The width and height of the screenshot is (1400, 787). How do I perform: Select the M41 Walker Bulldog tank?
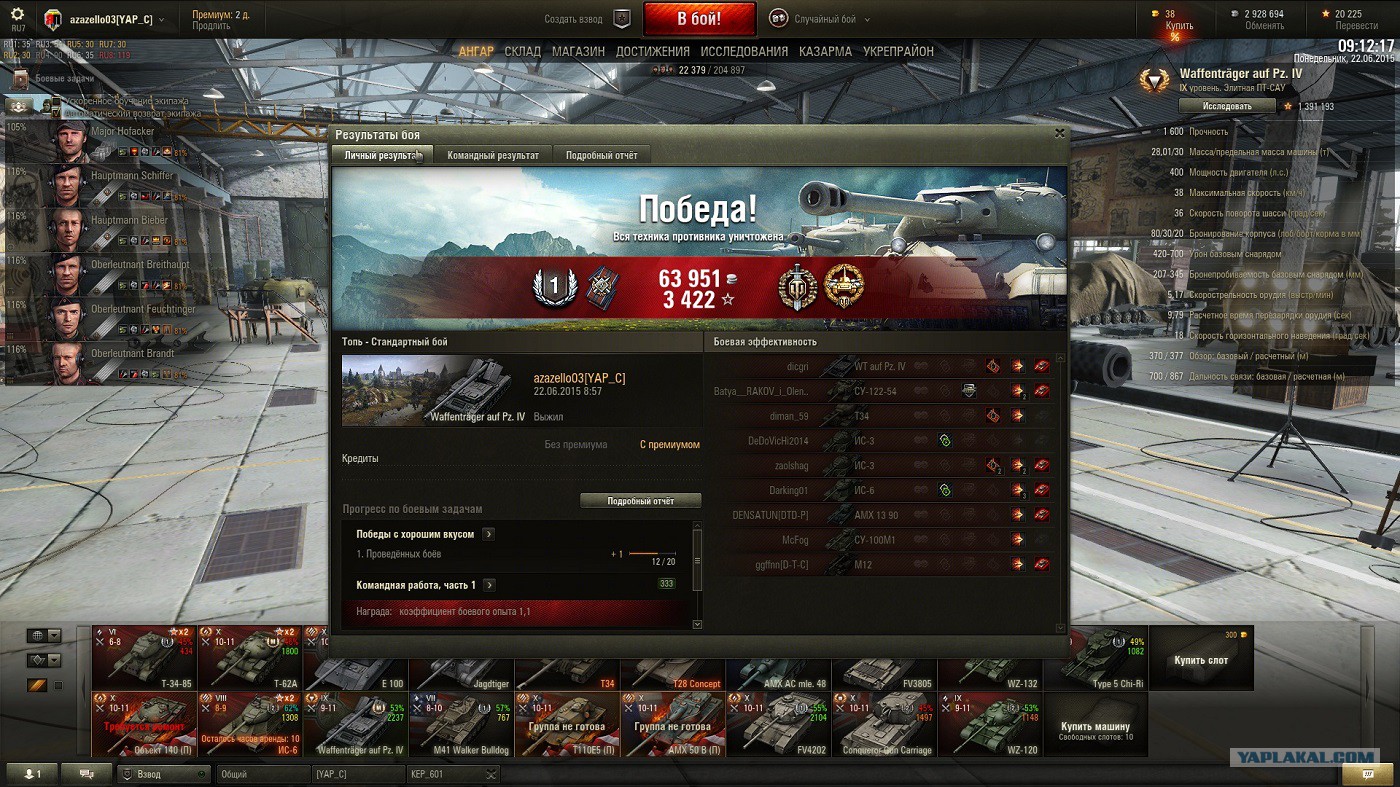tap(461, 724)
